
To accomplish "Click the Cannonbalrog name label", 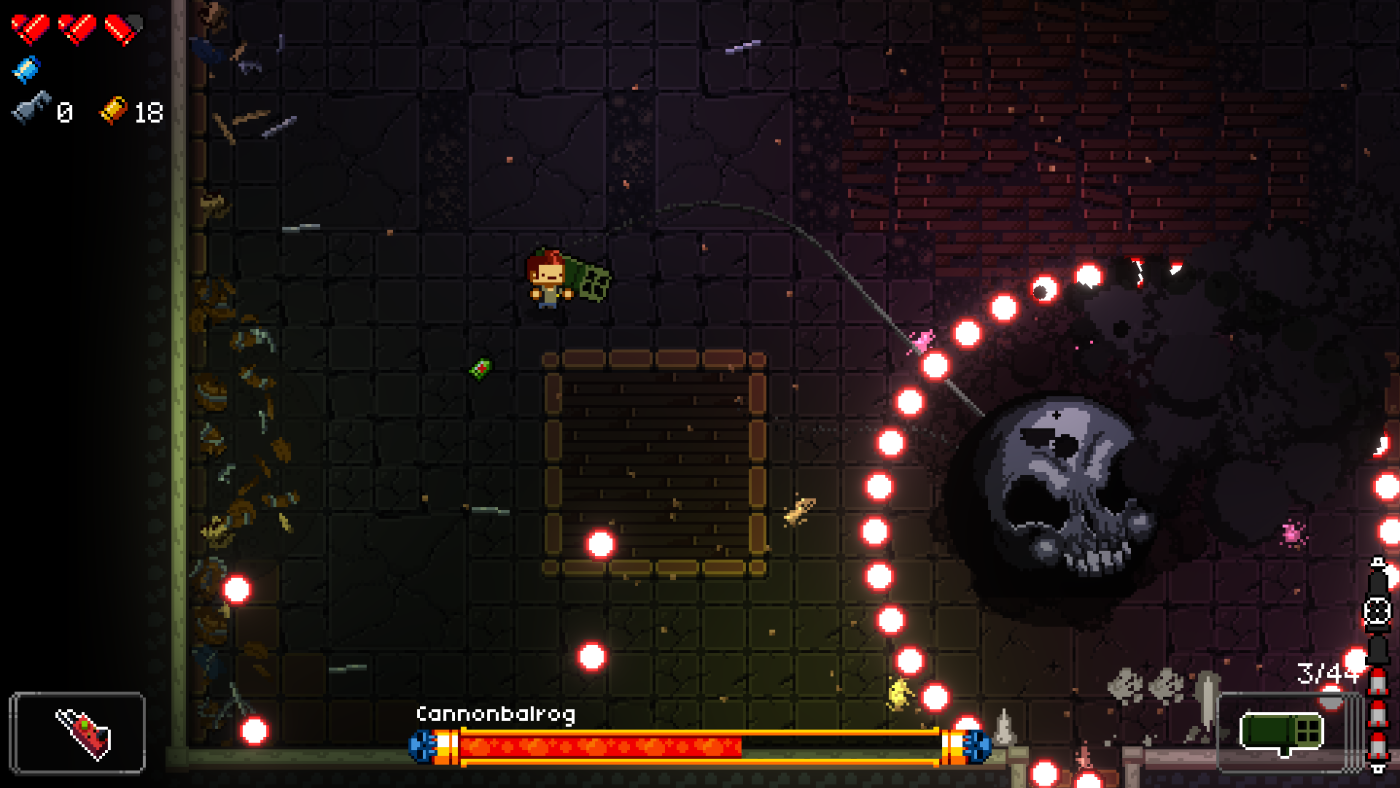I will coord(495,713).
